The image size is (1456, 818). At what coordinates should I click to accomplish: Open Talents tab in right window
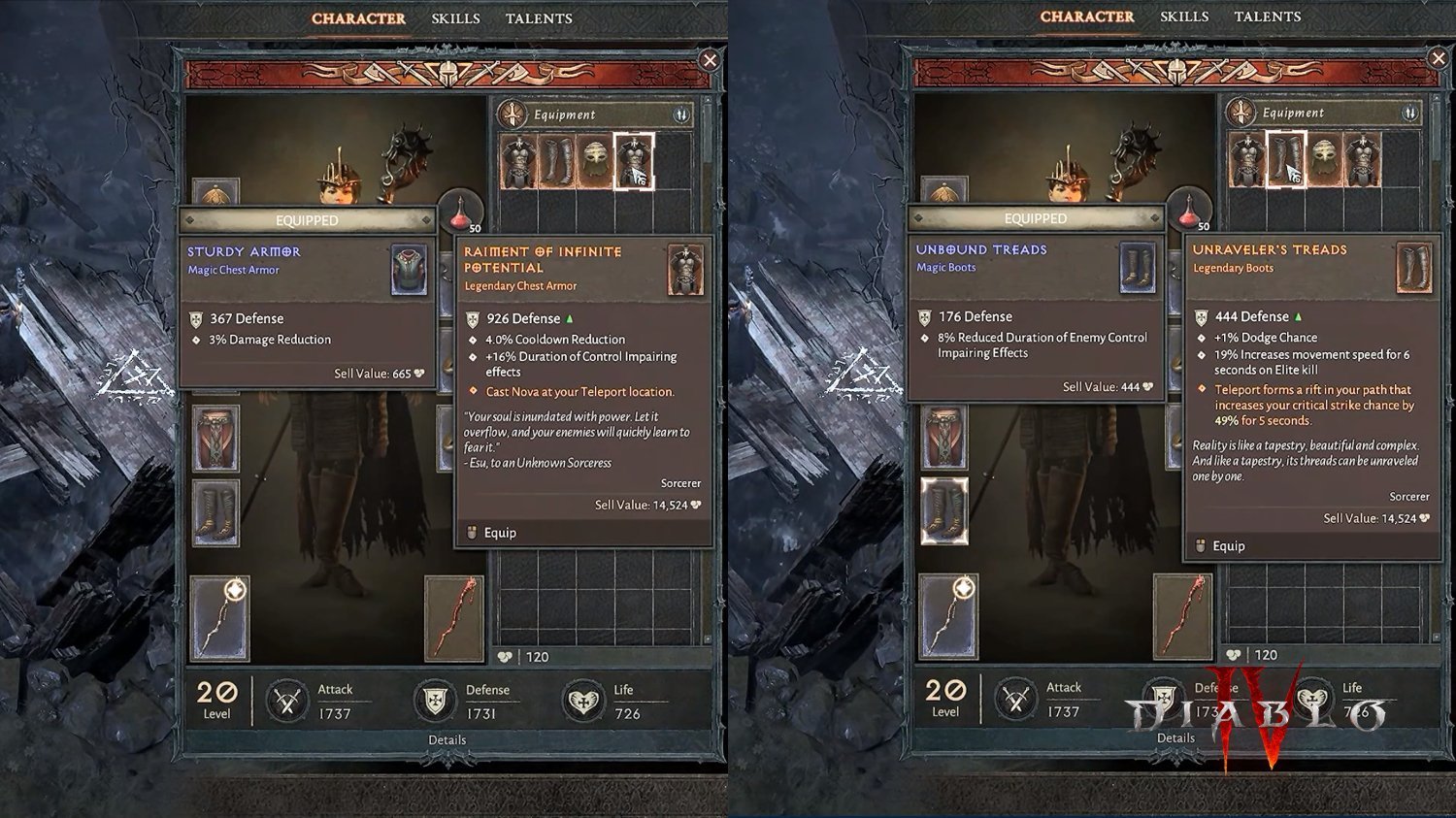tap(1267, 16)
